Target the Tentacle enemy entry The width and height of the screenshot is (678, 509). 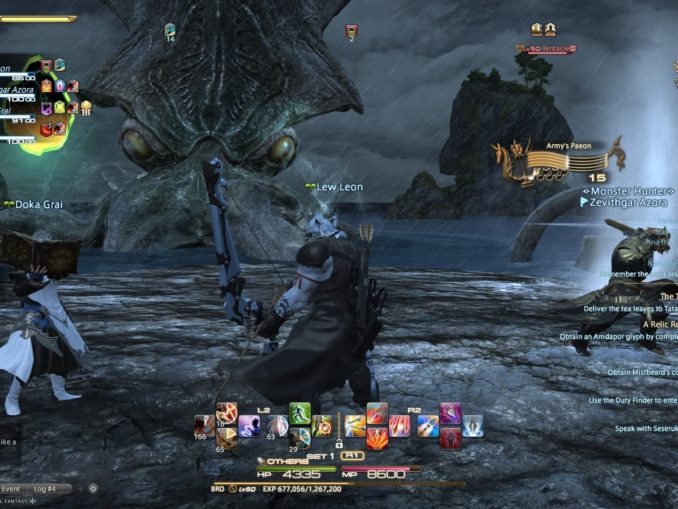point(546,47)
